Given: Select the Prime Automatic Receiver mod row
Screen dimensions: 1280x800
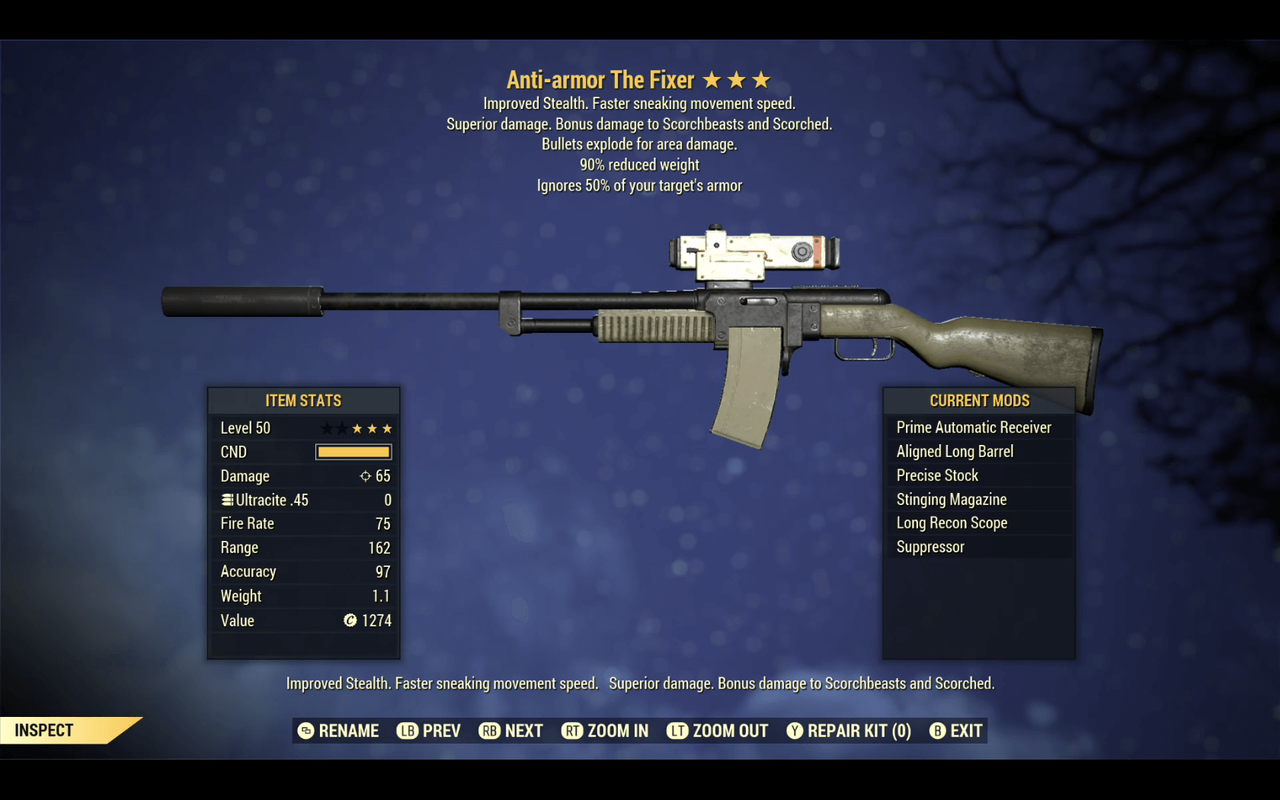Looking at the screenshot, I should point(974,427).
